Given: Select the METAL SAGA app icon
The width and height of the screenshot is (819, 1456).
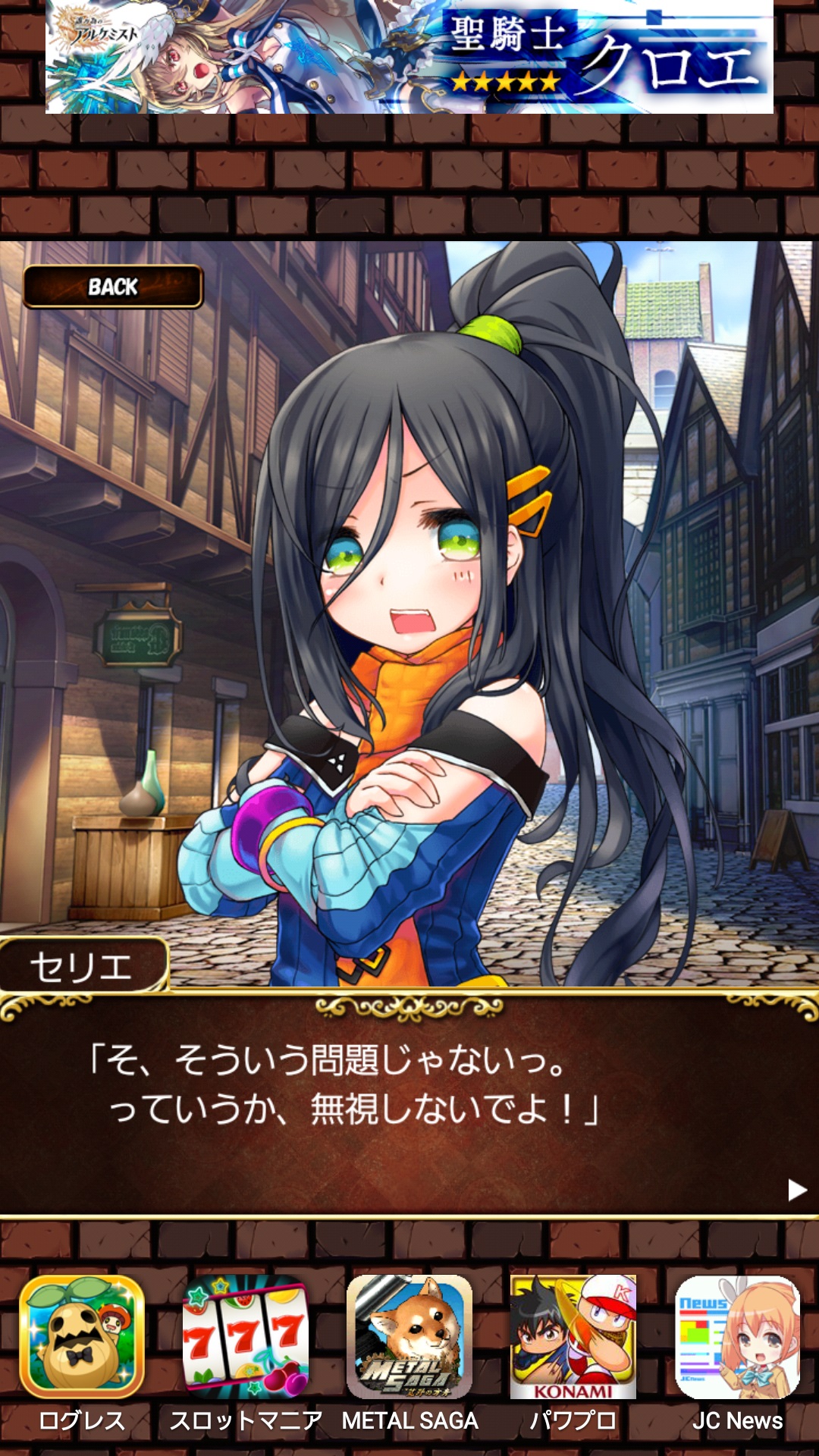Looking at the screenshot, I should (409, 1337).
